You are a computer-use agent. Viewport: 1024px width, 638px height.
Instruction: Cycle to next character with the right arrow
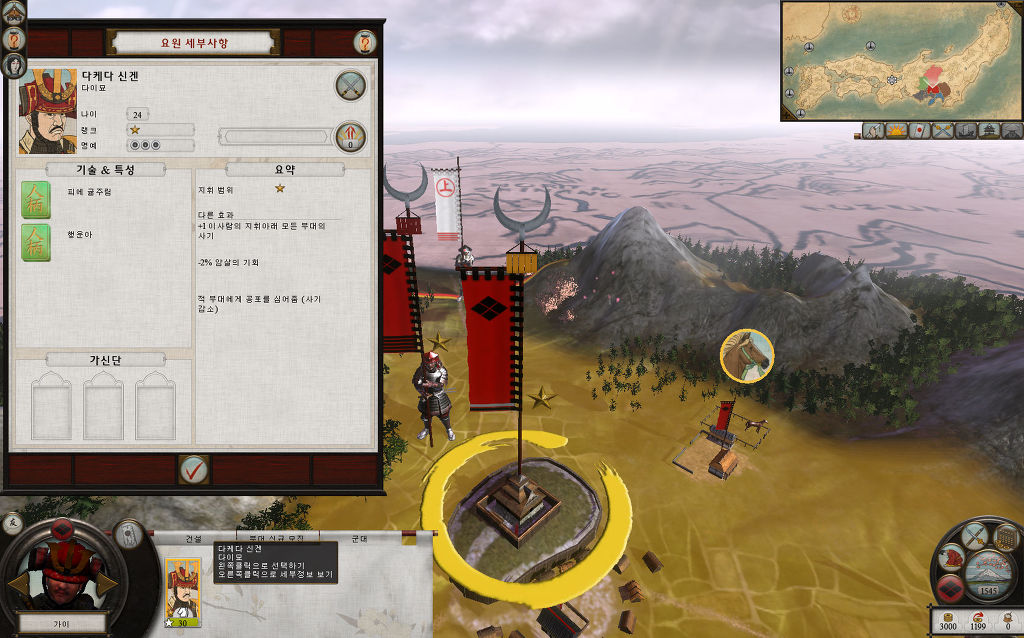pyautogui.click(x=108, y=585)
